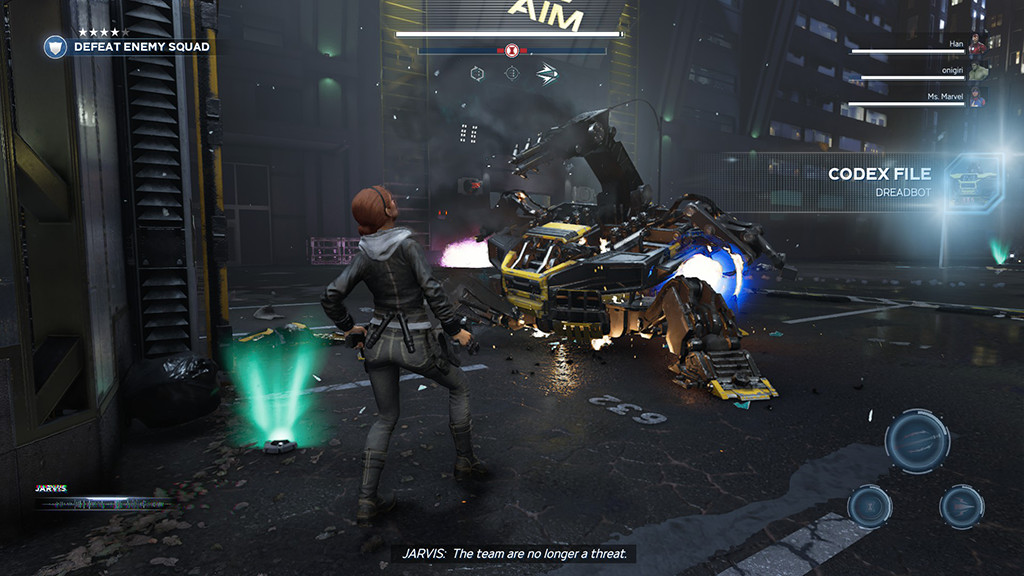
Task: Select the arrowhead icon under the meter
Action: click(x=546, y=74)
